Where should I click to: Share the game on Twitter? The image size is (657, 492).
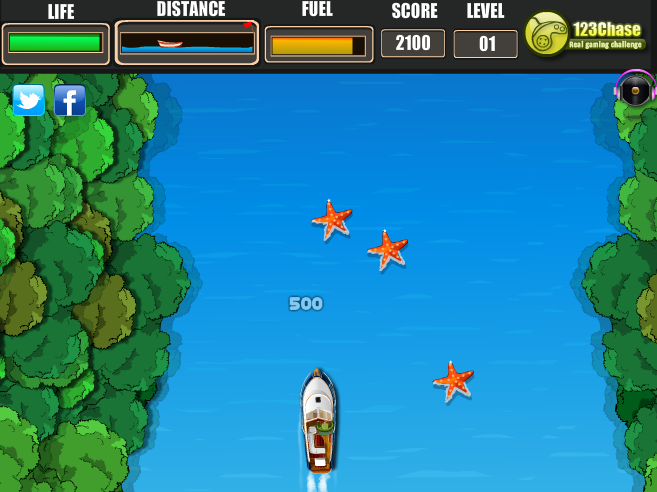tap(28, 100)
